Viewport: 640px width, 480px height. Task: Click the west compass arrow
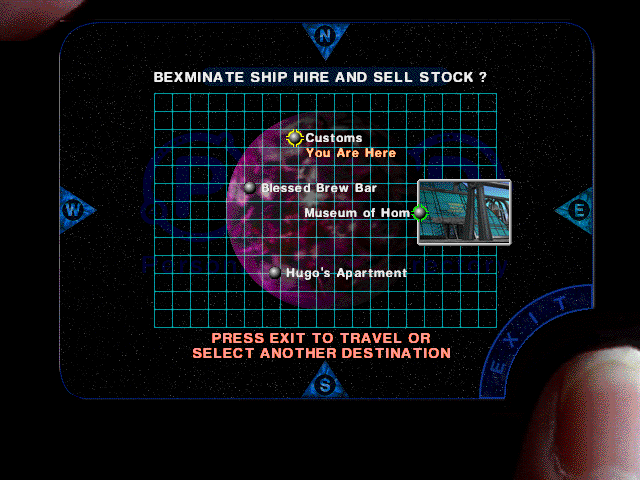point(74,210)
